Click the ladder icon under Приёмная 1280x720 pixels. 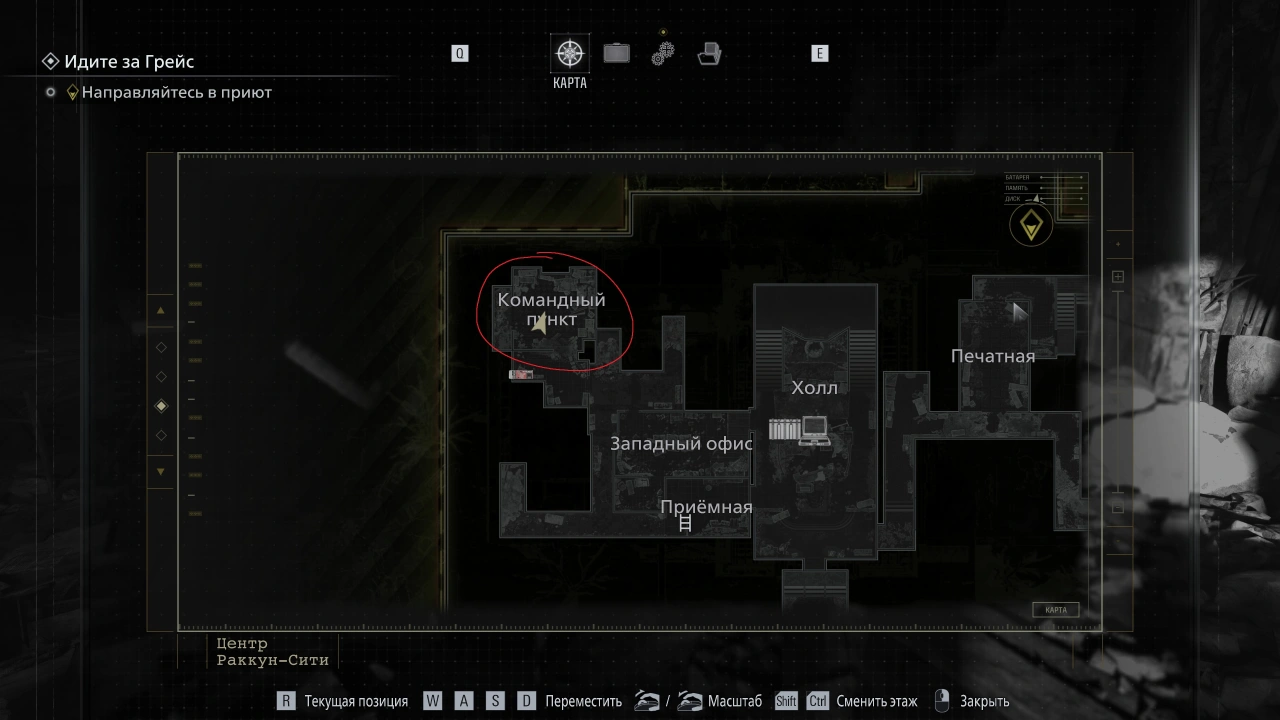pyautogui.click(x=686, y=523)
